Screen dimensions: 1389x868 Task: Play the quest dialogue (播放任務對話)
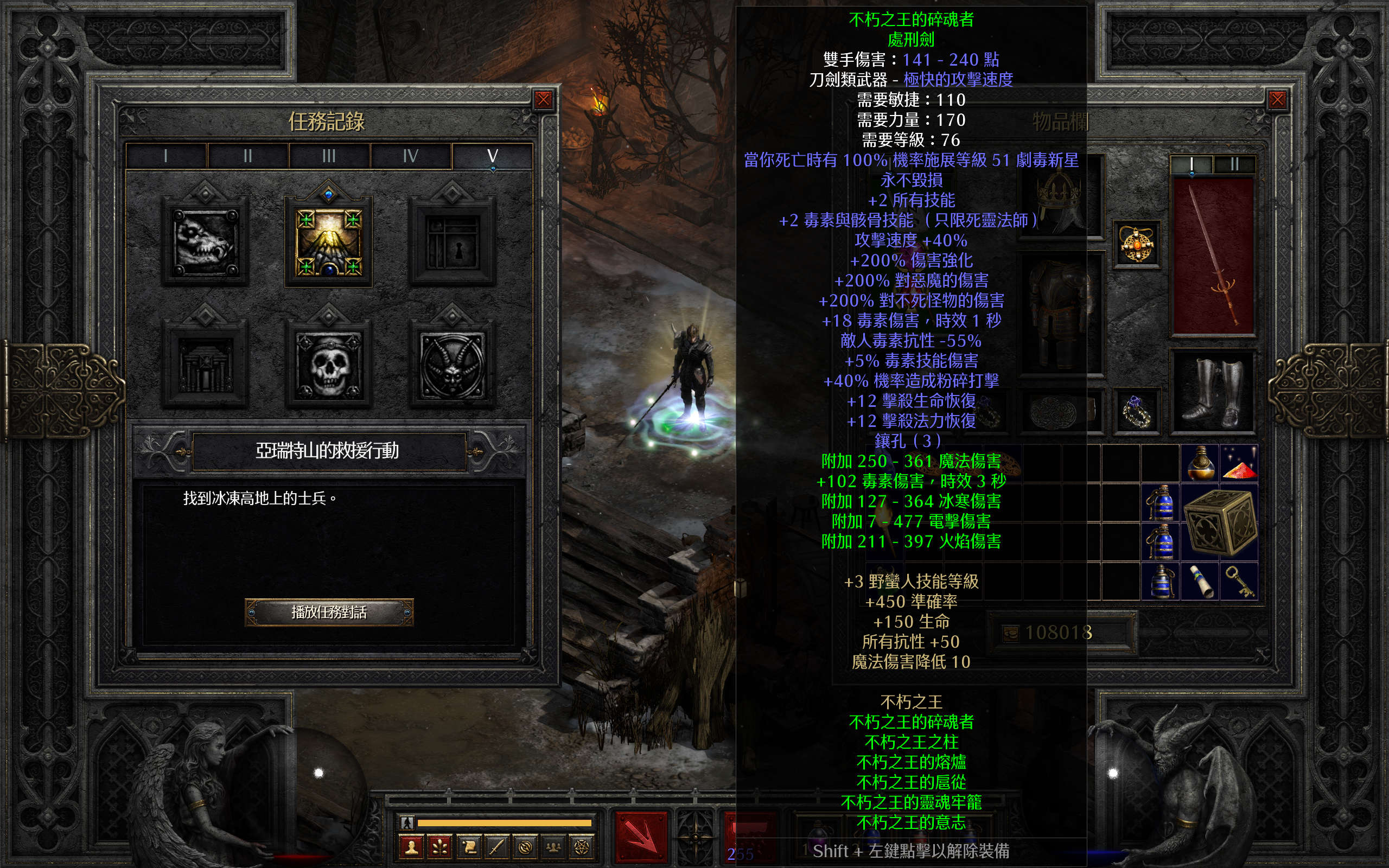coord(329,612)
